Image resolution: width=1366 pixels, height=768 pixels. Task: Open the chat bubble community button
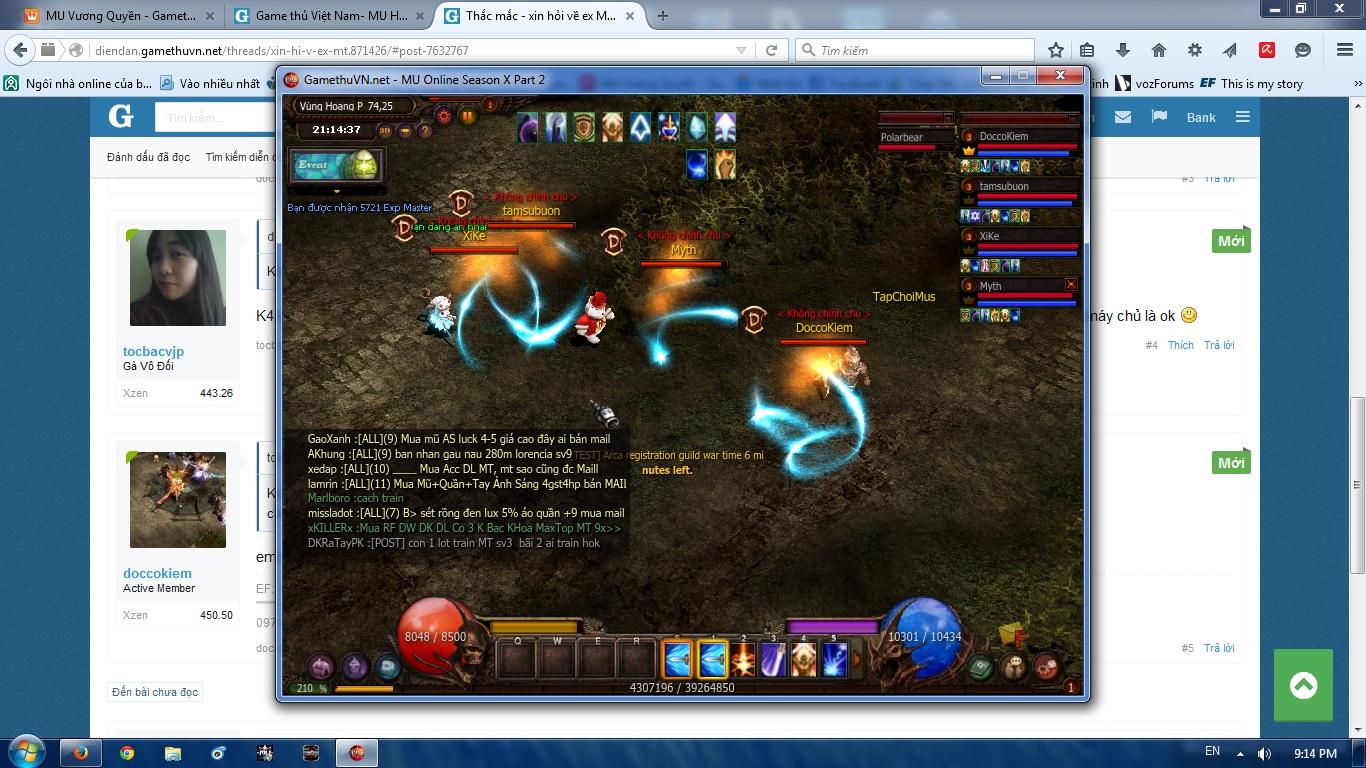tap(1013, 667)
